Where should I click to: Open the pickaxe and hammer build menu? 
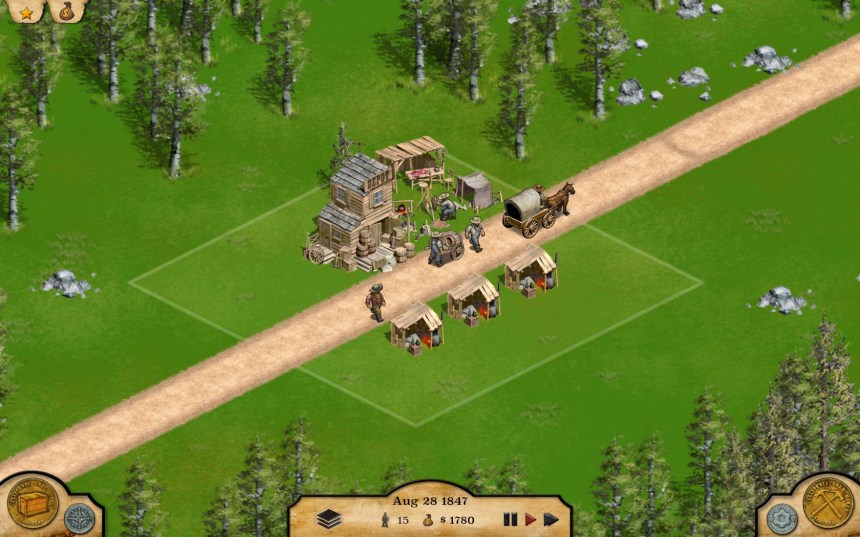click(829, 505)
